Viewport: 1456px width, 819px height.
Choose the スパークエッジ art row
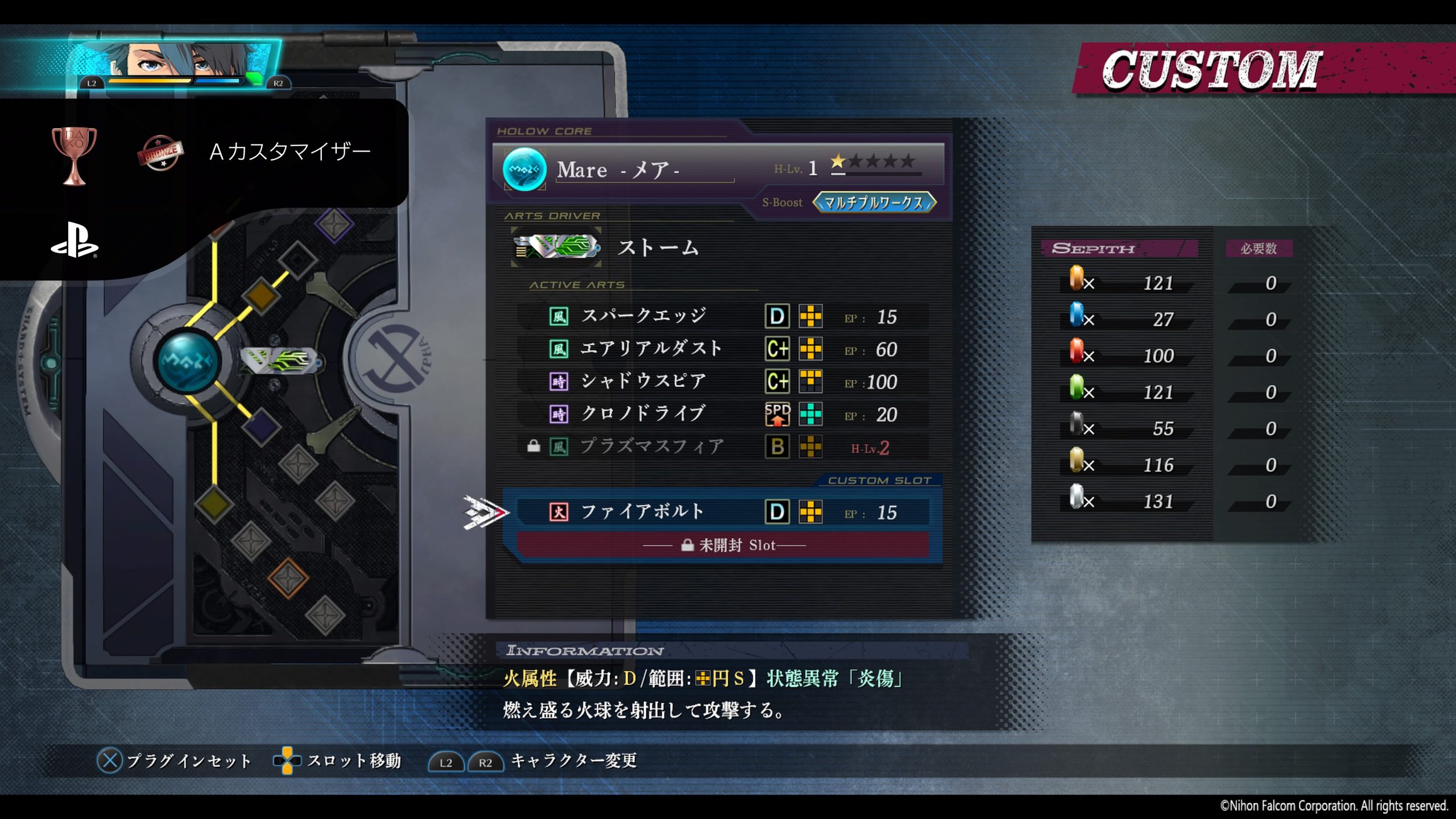pyautogui.click(x=722, y=316)
